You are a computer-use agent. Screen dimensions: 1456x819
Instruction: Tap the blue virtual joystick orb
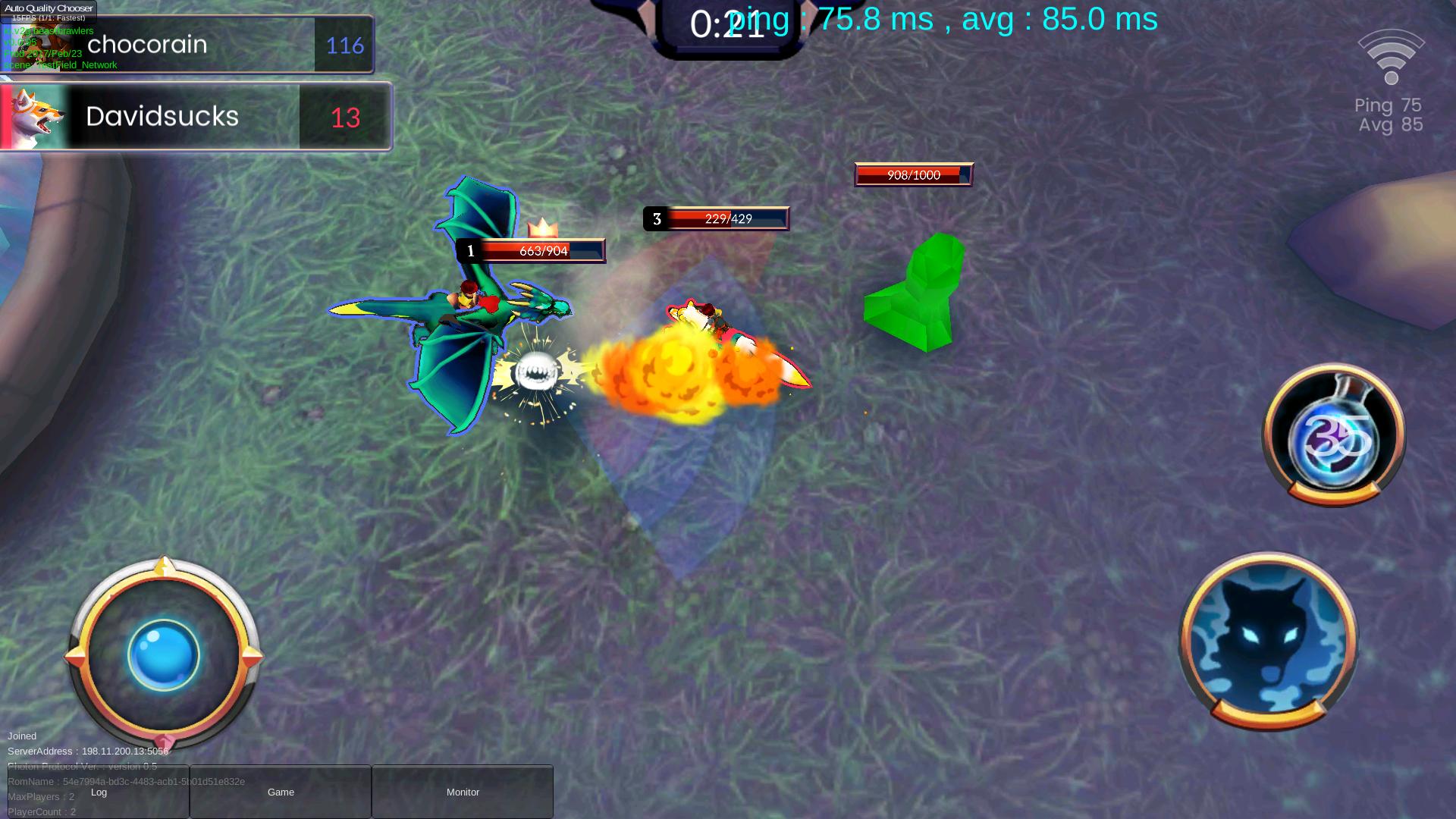coord(163,655)
